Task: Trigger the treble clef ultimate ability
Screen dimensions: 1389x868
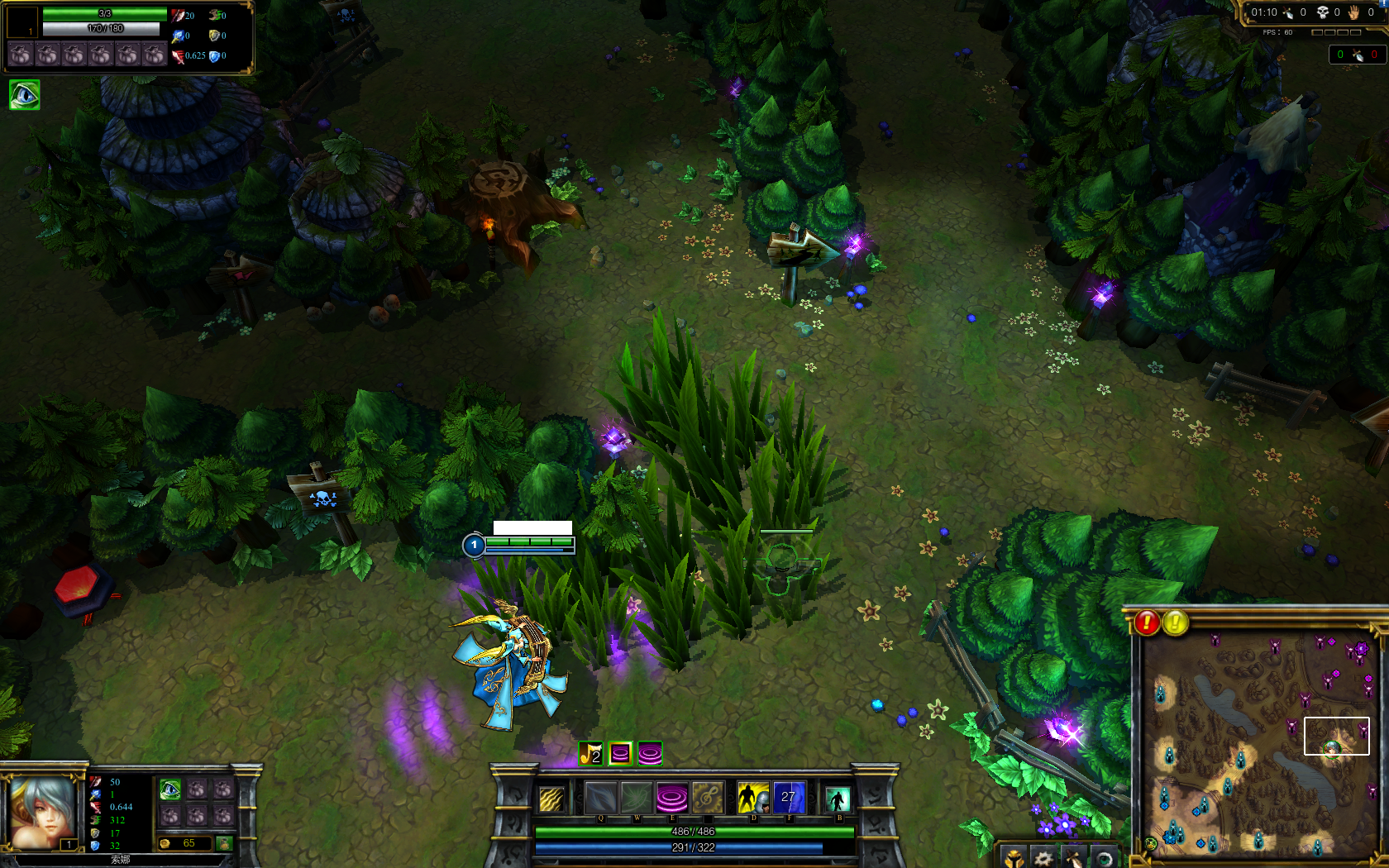Action: coord(707,799)
